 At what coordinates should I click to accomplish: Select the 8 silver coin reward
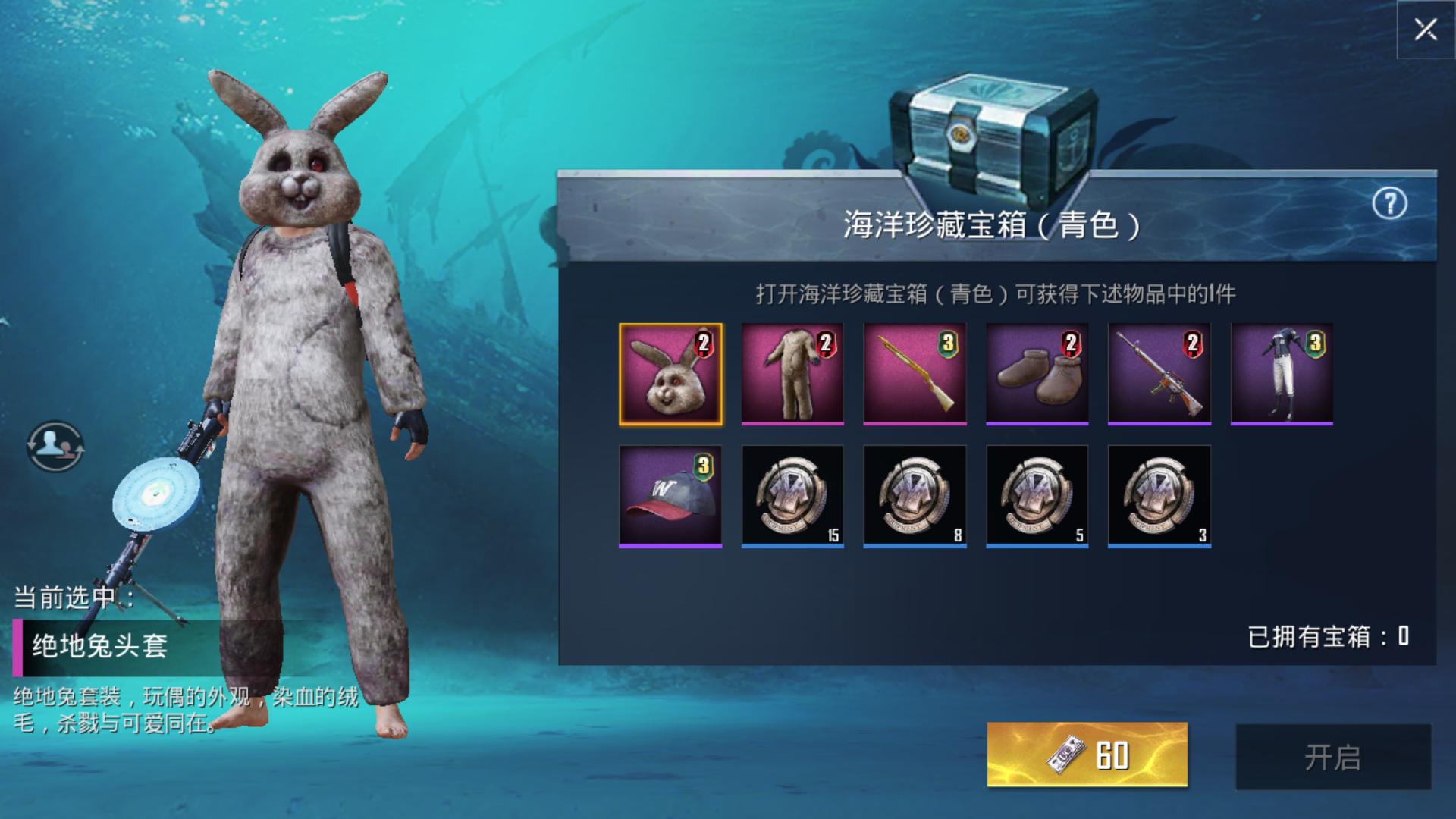pos(915,496)
